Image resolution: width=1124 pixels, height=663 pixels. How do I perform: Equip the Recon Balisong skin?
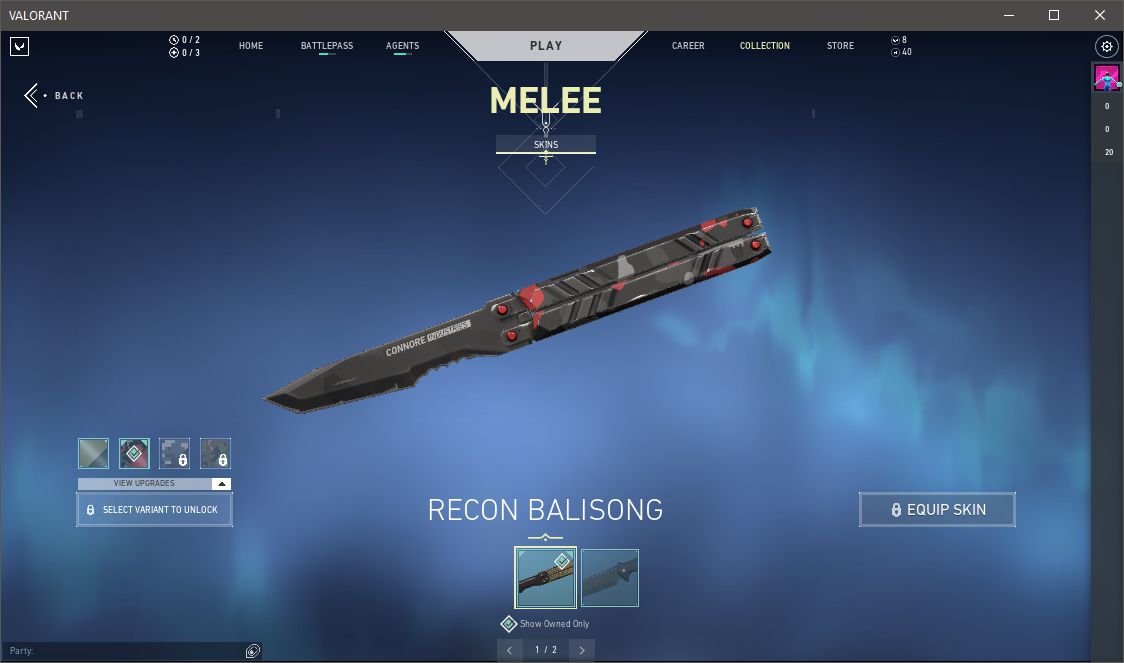point(937,510)
